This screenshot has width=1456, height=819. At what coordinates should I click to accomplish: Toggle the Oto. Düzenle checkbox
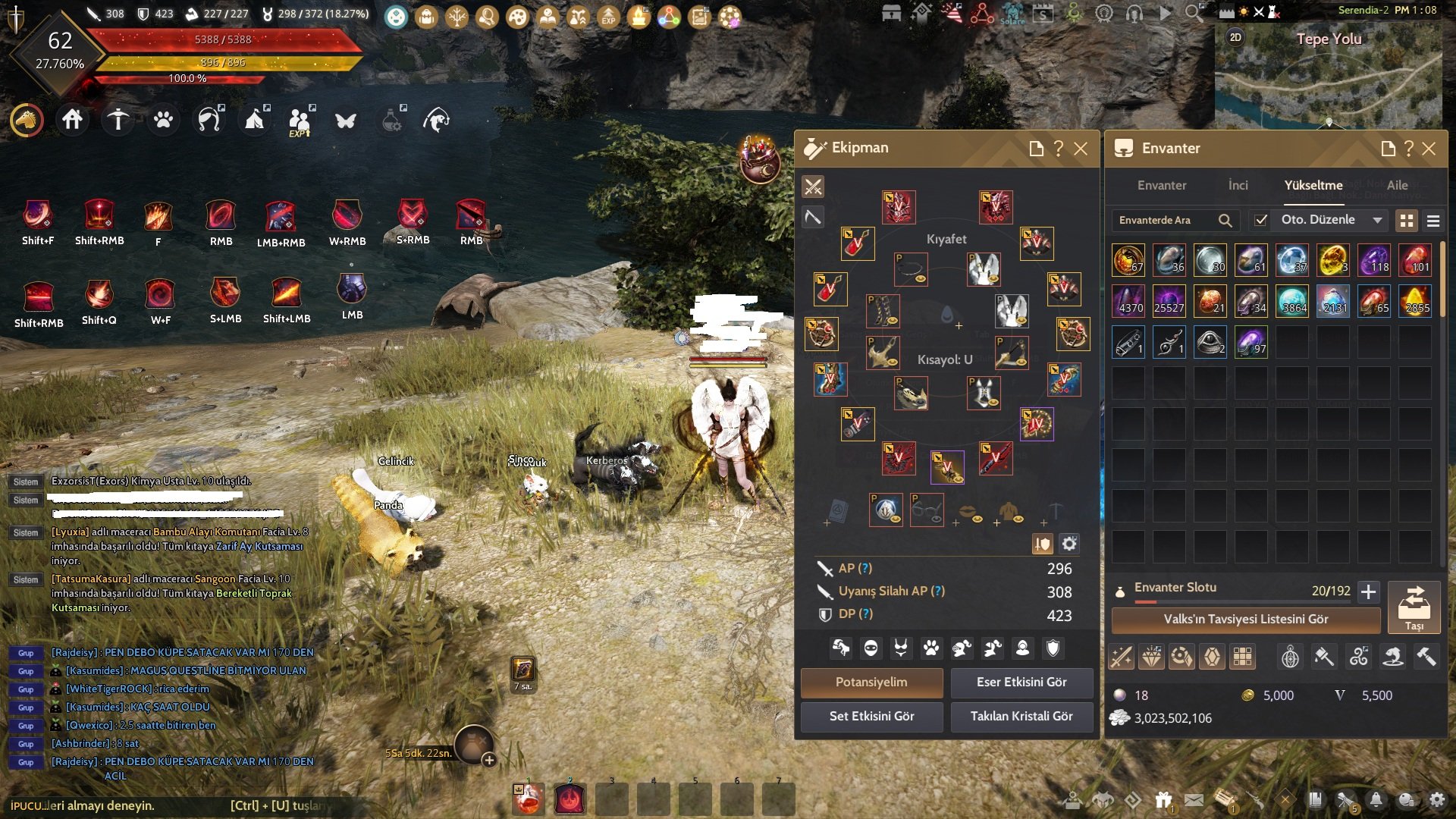pyautogui.click(x=1261, y=220)
